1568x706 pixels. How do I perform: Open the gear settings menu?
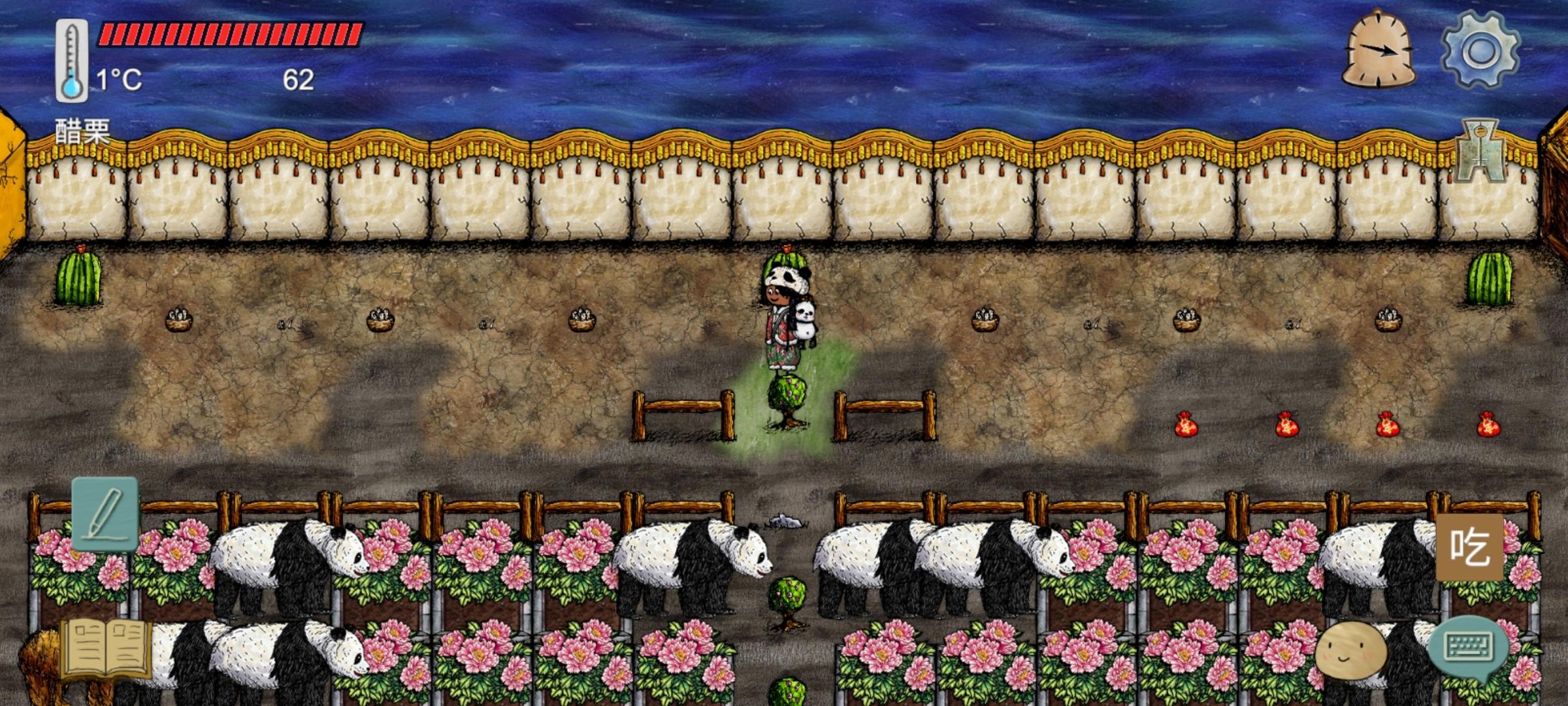tap(1480, 50)
